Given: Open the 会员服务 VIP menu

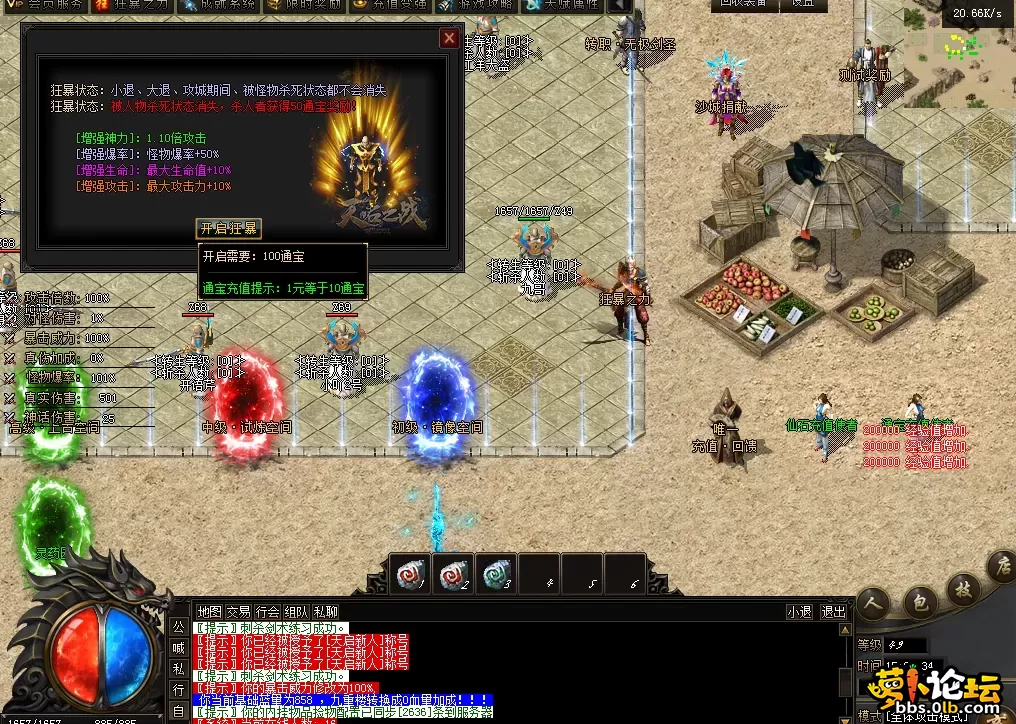Looking at the screenshot, I should tap(44, 5).
